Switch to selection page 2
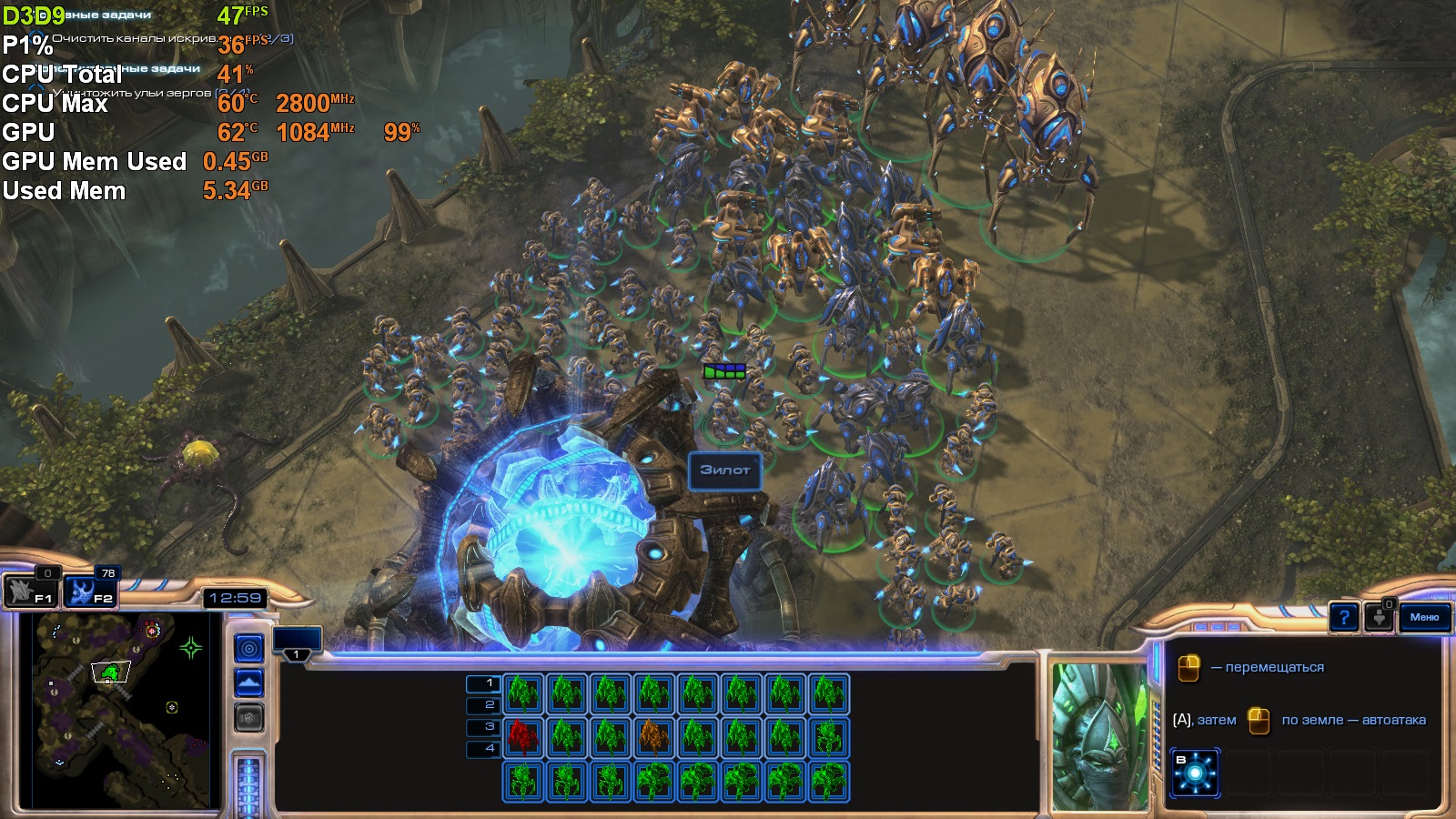 483,705
